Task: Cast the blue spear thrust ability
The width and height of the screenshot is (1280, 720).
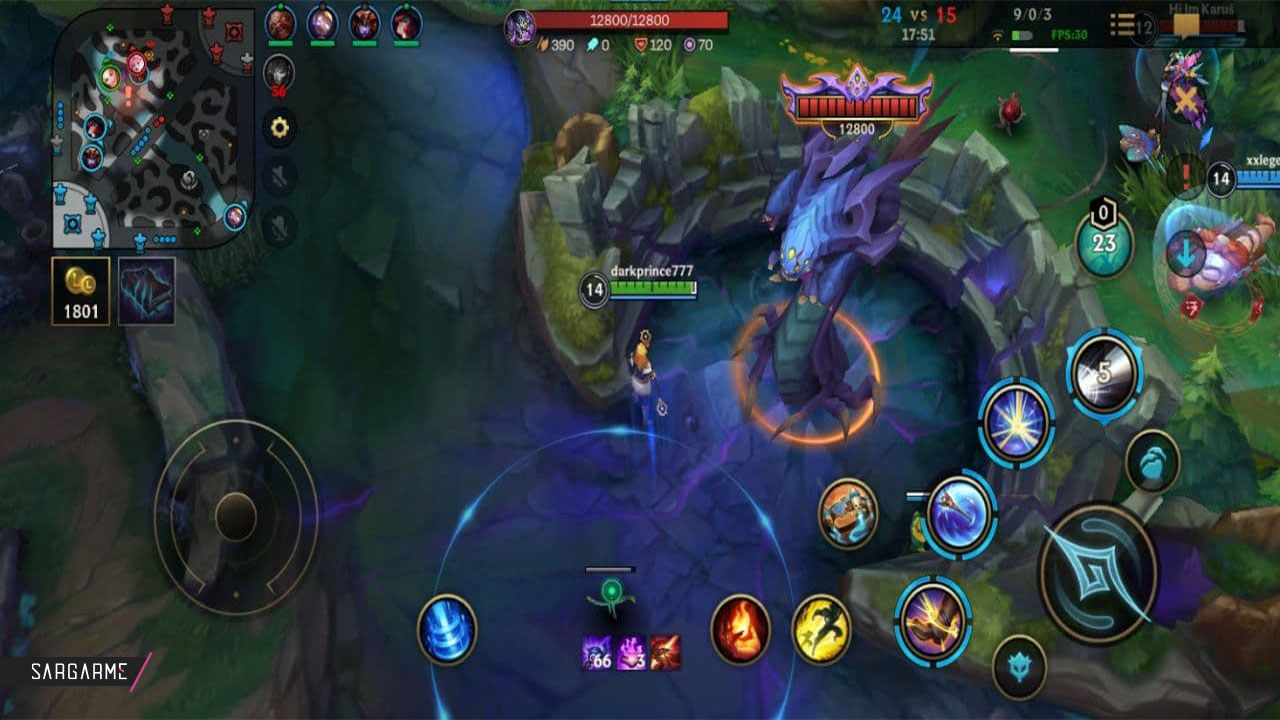Action: 960,515
